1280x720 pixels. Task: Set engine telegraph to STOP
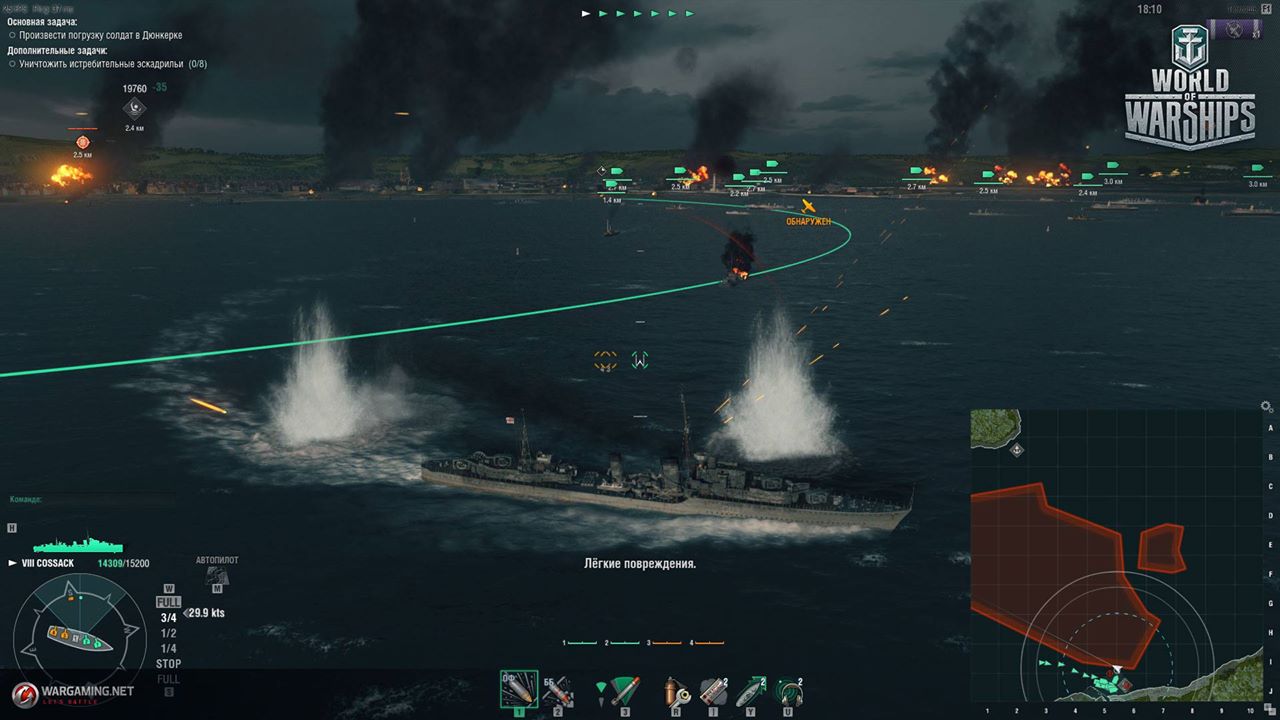[169, 664]
